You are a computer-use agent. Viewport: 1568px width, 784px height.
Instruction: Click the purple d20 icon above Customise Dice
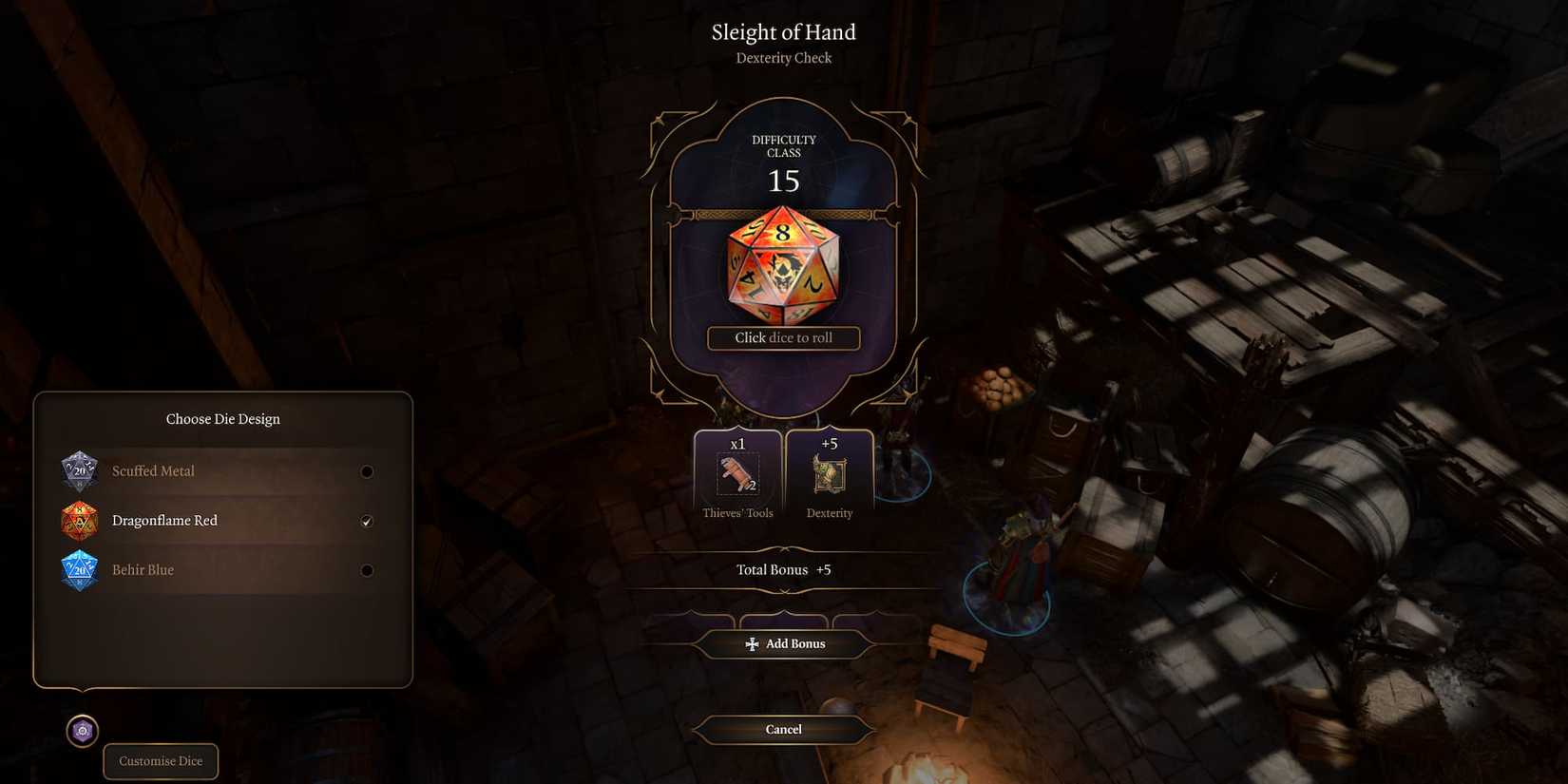point(82,731)
